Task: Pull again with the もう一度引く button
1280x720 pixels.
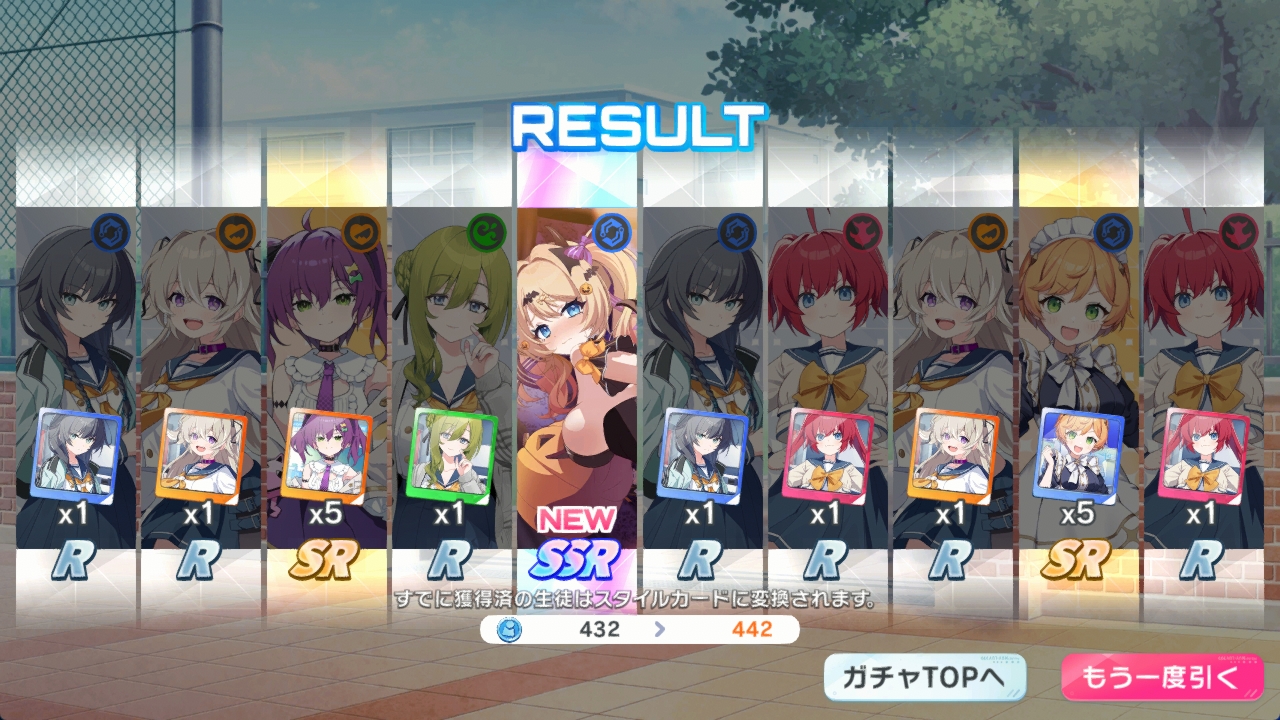Action: click(x=1160, y=679)
